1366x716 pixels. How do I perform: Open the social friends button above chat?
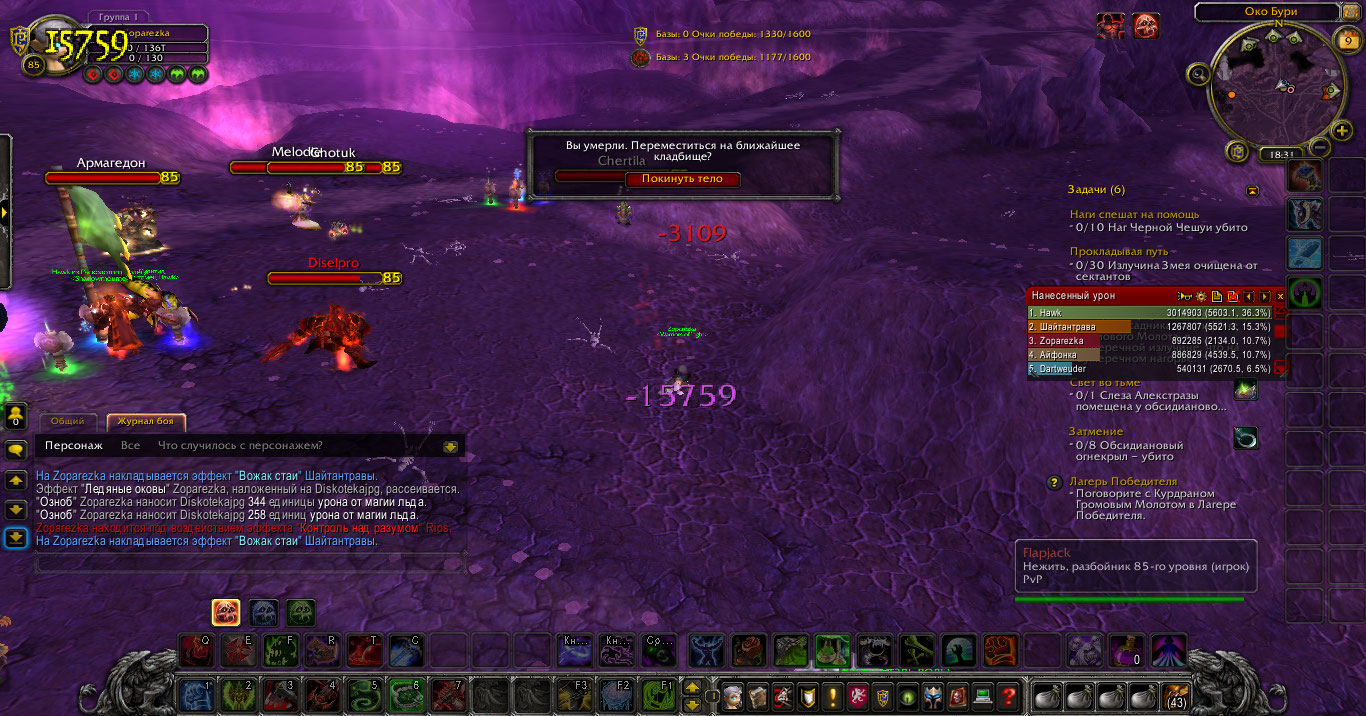pos(16,414)
